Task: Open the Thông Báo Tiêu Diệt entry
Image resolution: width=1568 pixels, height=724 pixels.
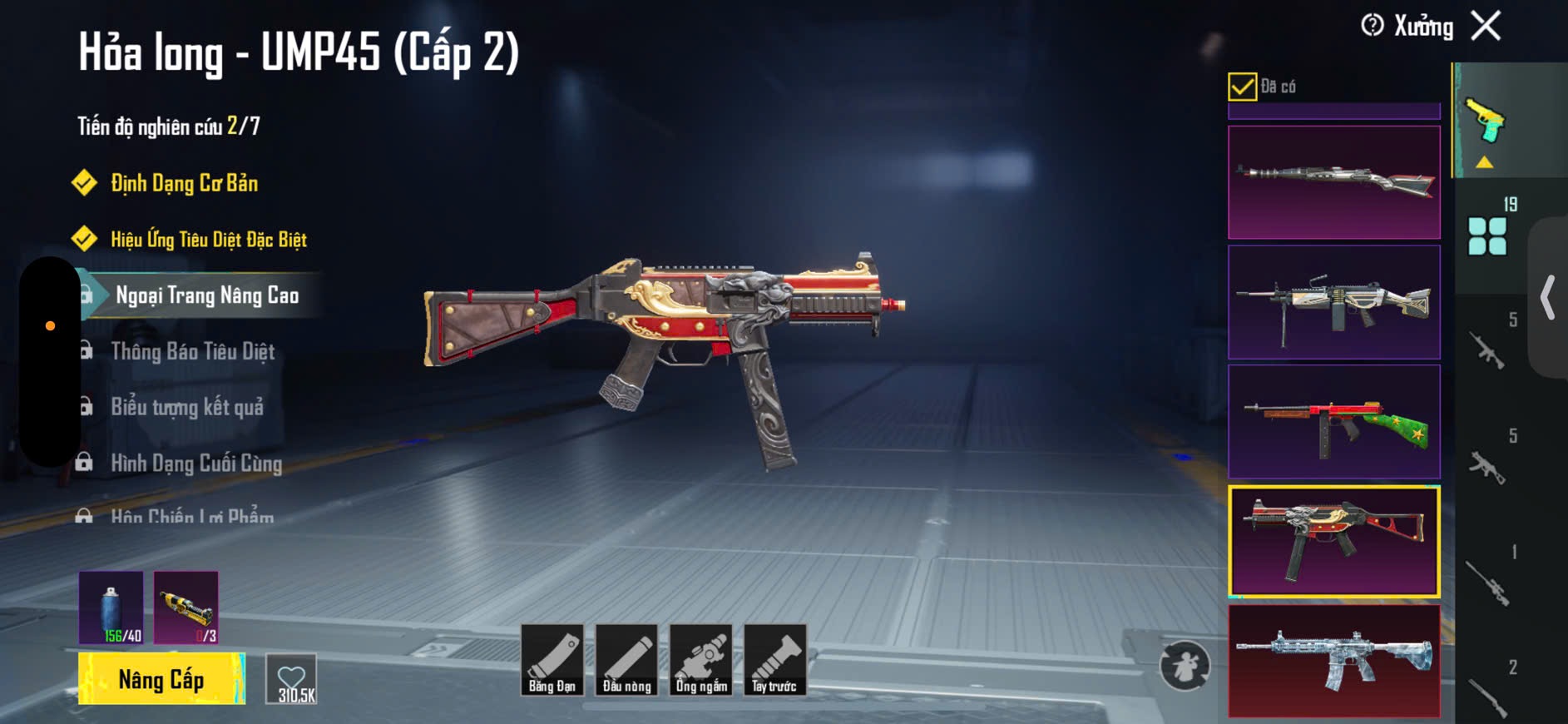Action: (192, 351)
